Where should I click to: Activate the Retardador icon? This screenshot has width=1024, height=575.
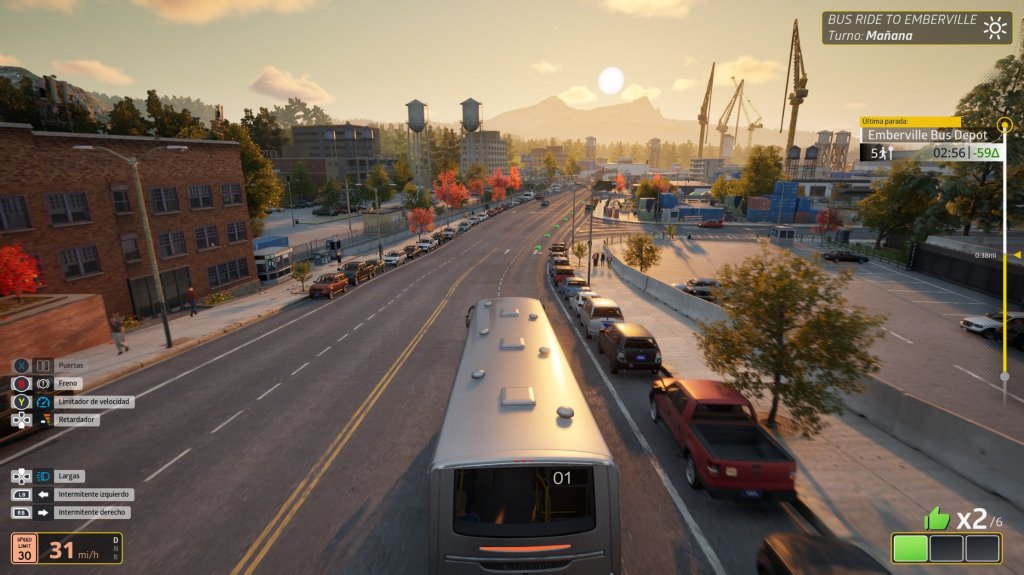tap(43, 420)
